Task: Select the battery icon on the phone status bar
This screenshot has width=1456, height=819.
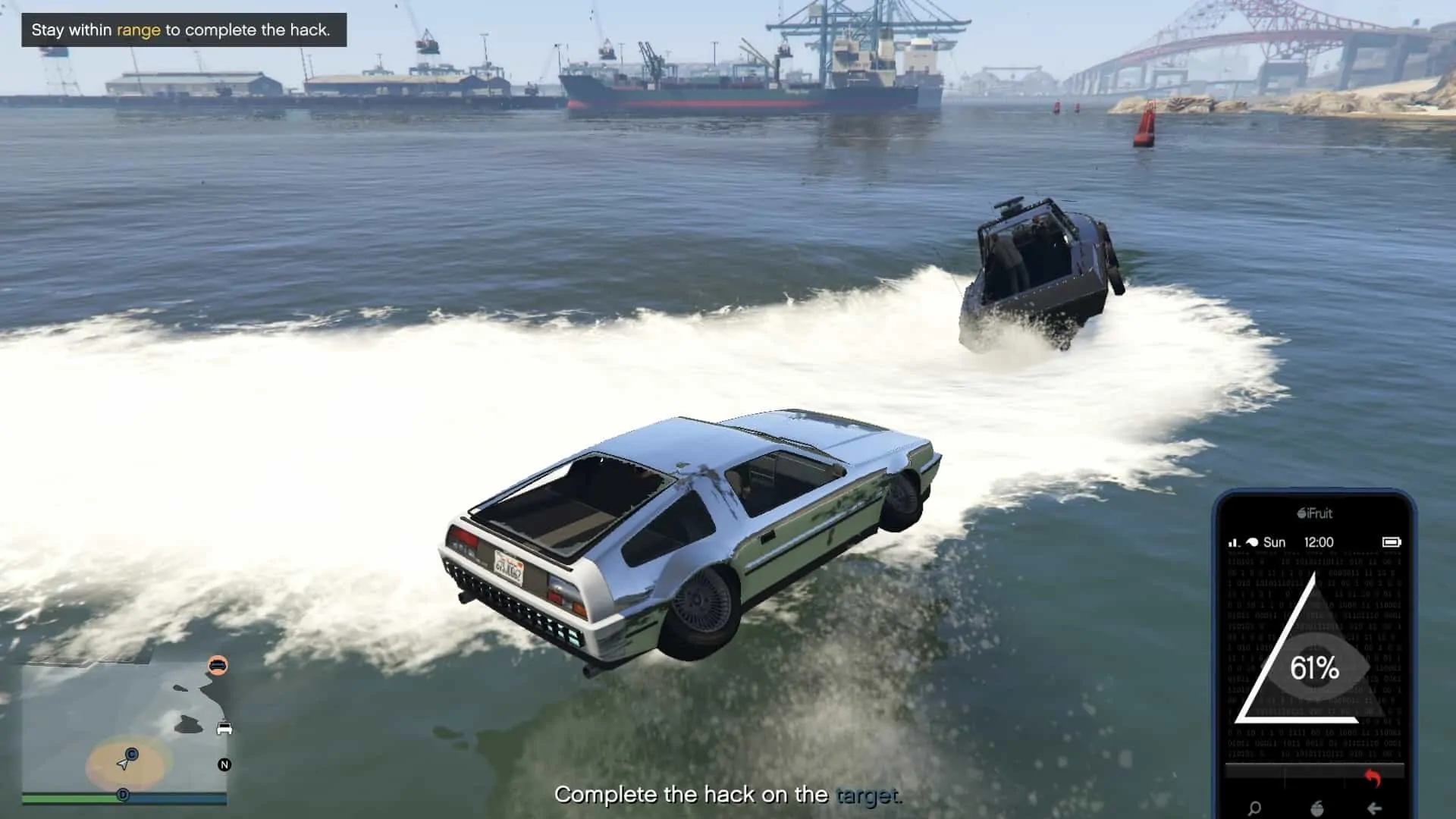Action: [x=1393, y=542]
